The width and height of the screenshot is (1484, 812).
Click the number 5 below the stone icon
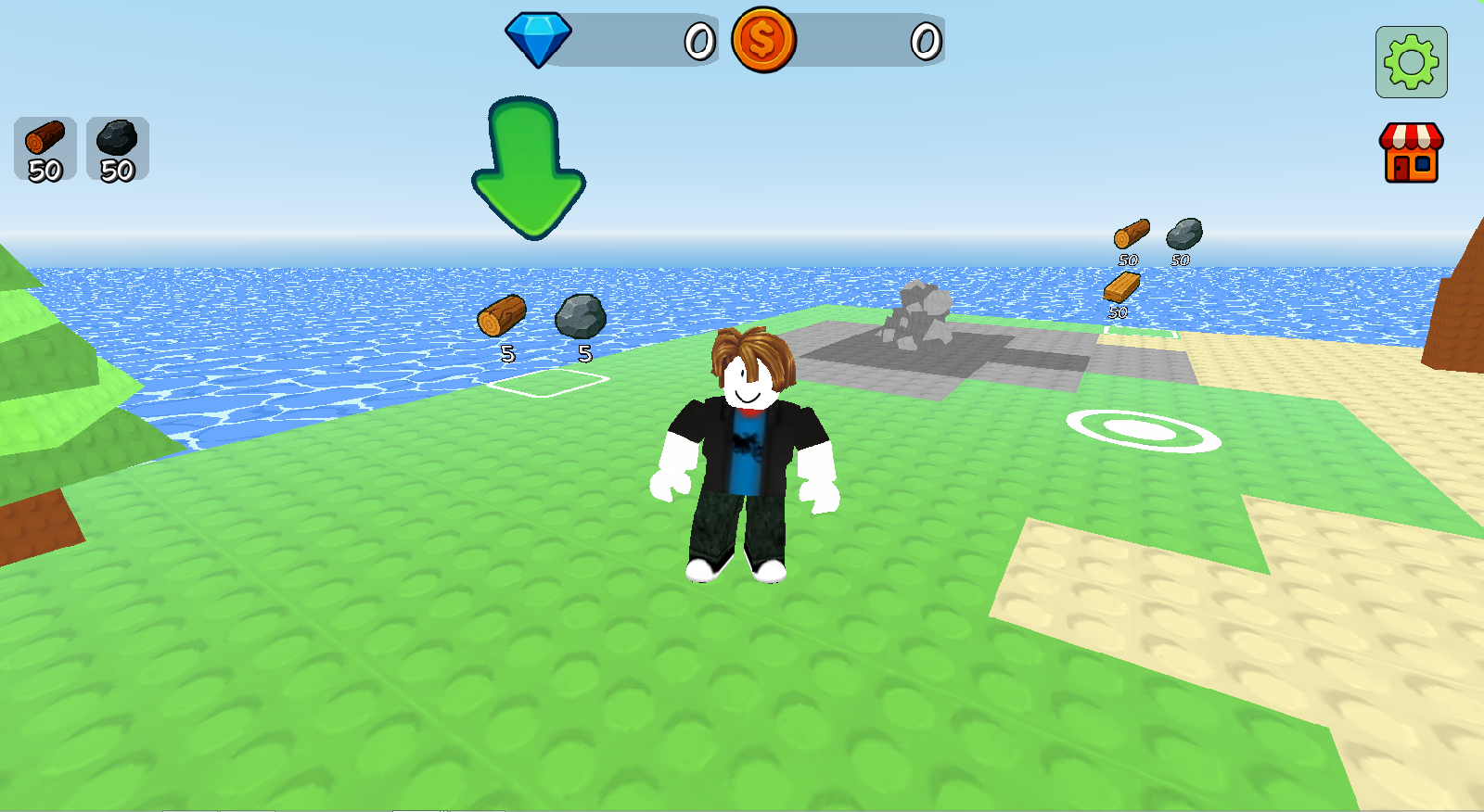pos(584,353)
